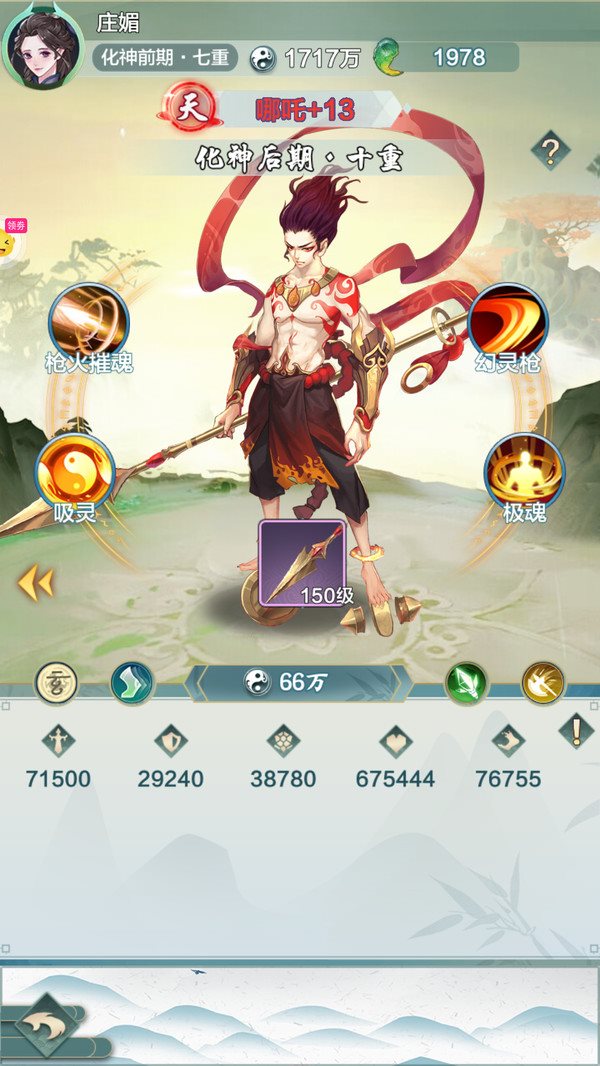Go back with the curved arrow button
The image size is (600, 1066).
45,1026
